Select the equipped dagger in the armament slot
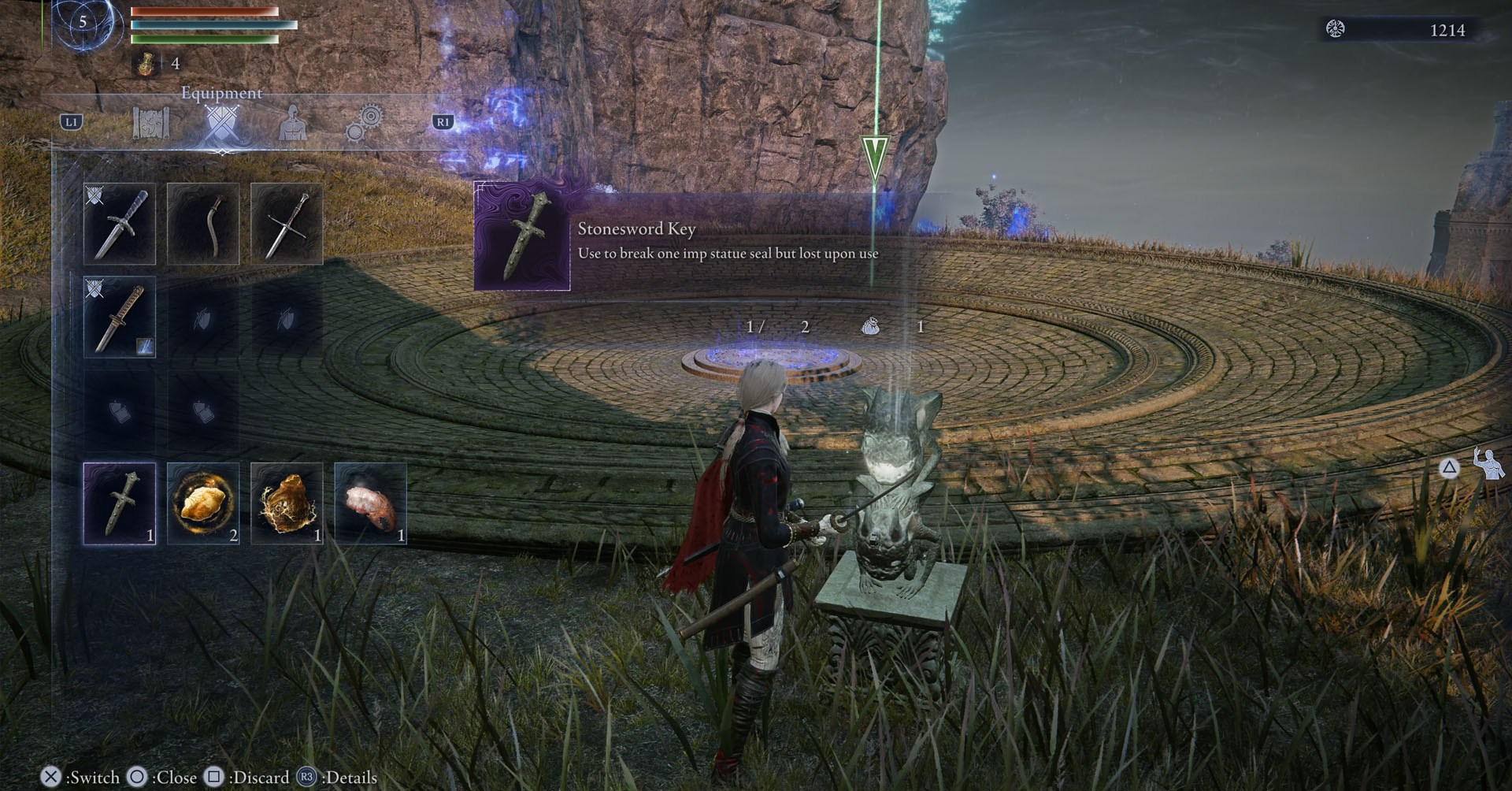 120,223
